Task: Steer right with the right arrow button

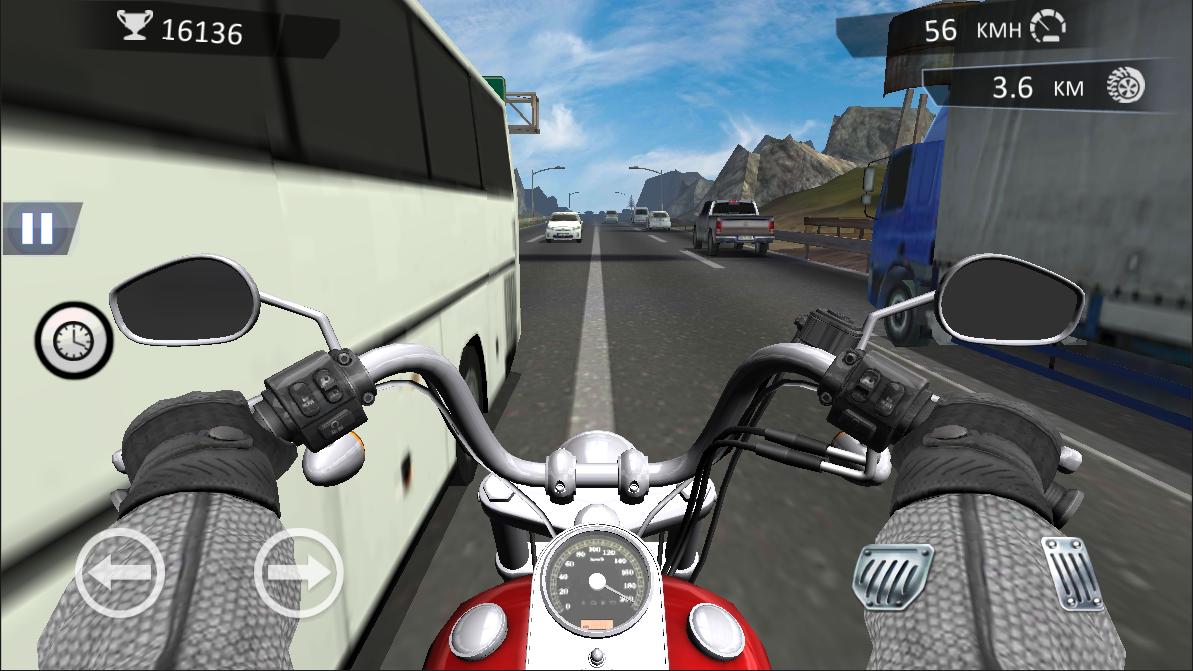Action: point(298,574)
